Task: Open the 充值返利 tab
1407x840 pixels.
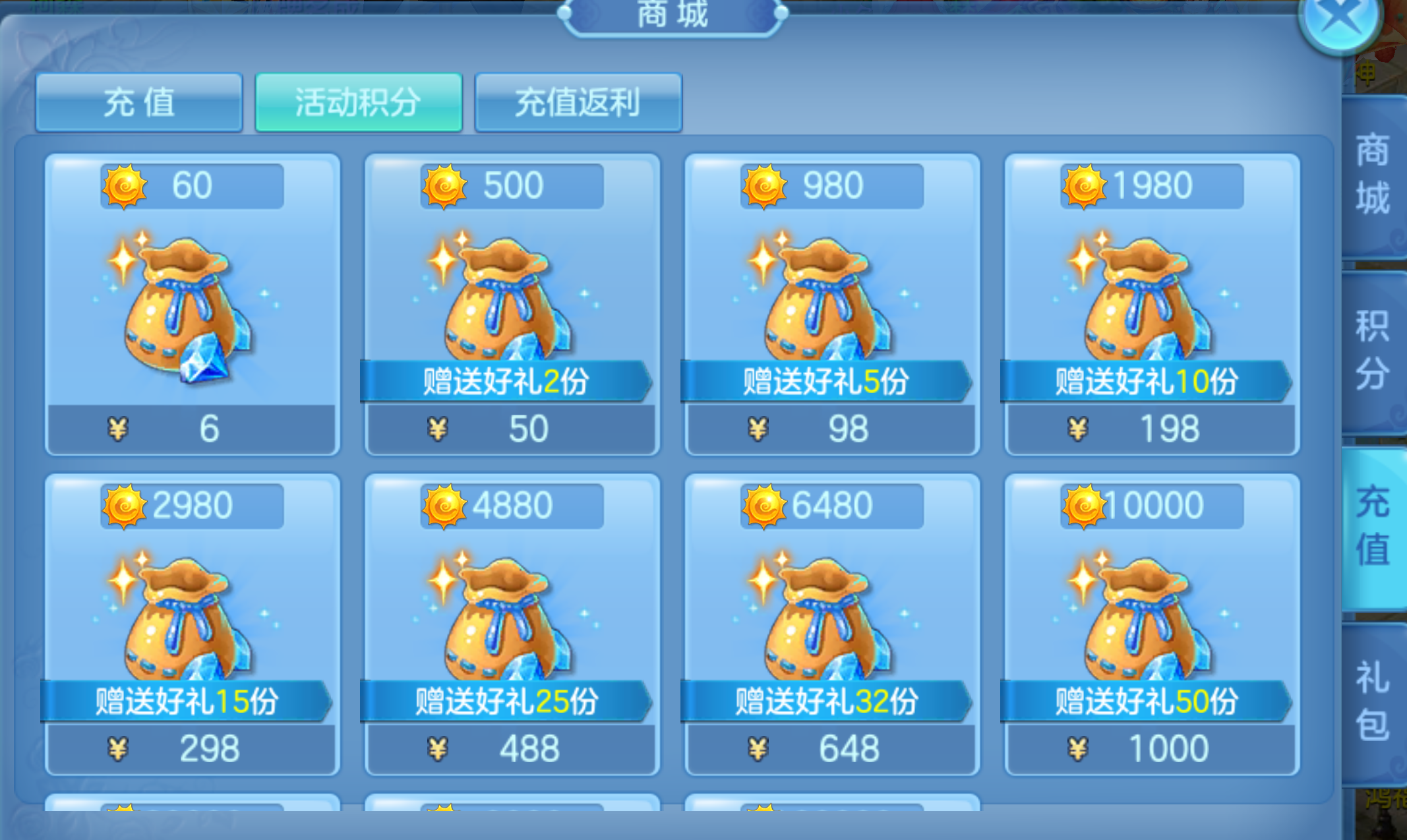Action: click(578, 103)
